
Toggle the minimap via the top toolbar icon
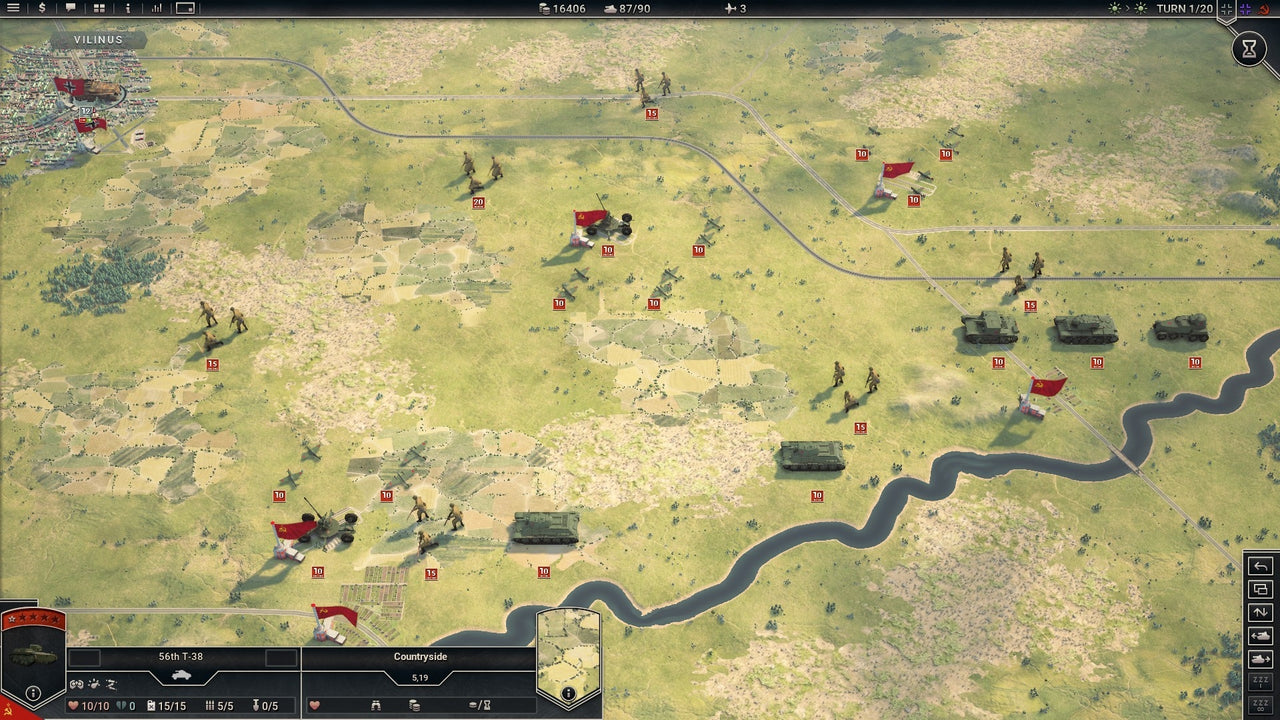click(186, 8)
